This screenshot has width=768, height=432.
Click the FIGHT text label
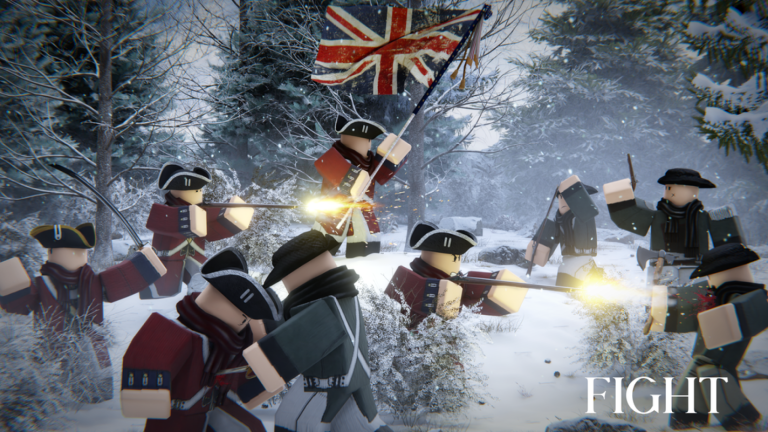pos(657,395)
